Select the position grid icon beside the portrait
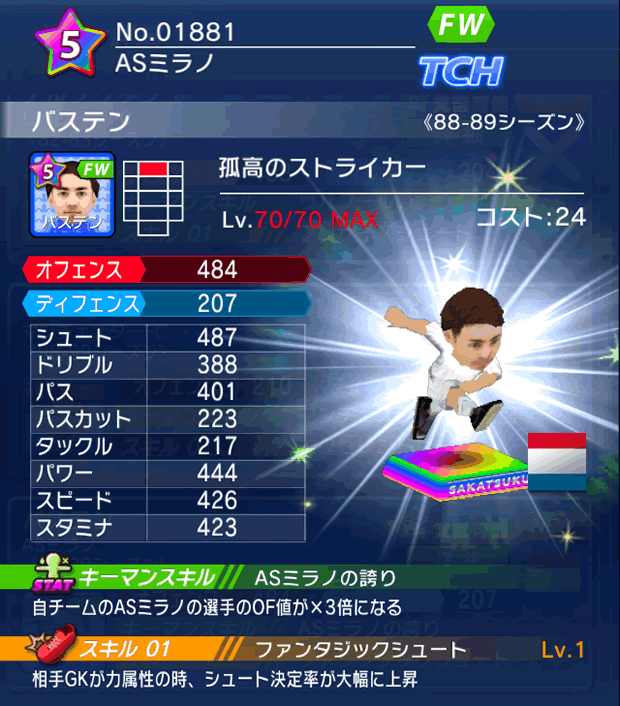 pyautogui.click(x=155, y=196)
